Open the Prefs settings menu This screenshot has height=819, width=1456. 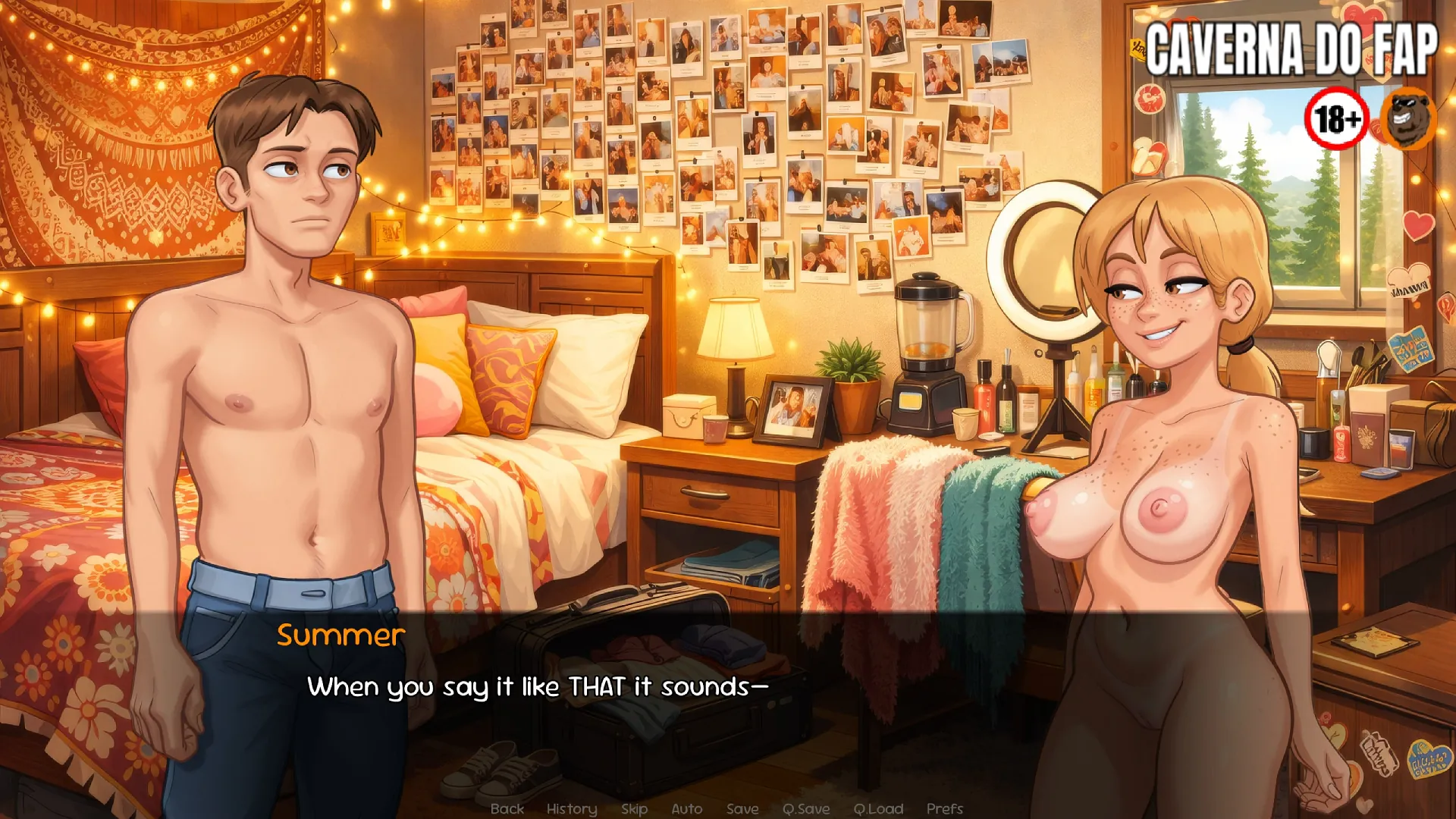point(944,809)
